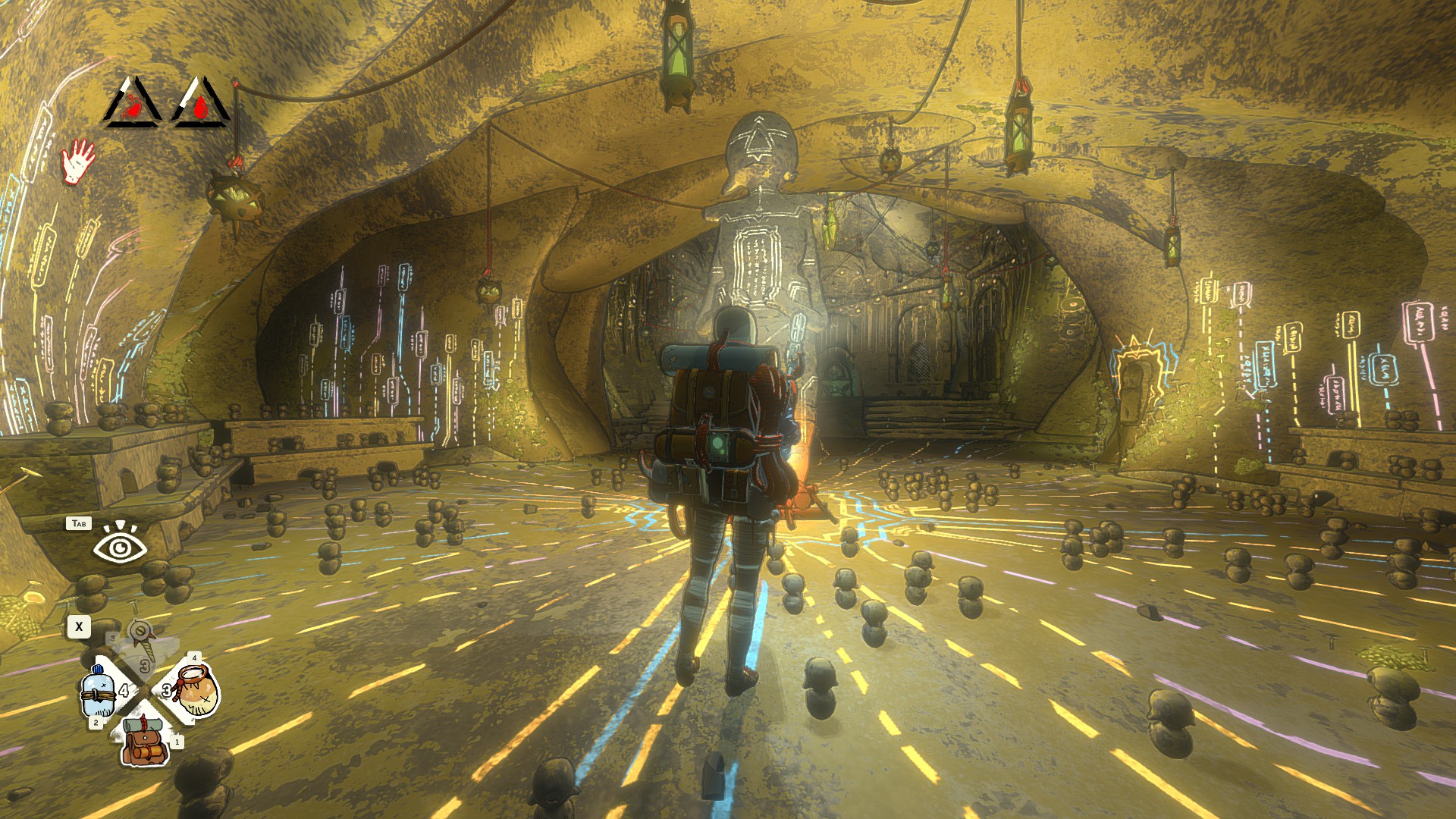Screen dimensions: 1456x819
Task: Open the backpack quick slot
Action: [145, 739]
